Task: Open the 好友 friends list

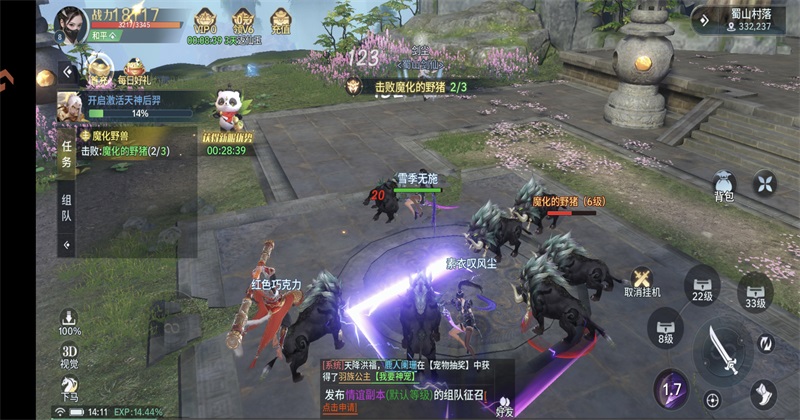Action: 505,405
